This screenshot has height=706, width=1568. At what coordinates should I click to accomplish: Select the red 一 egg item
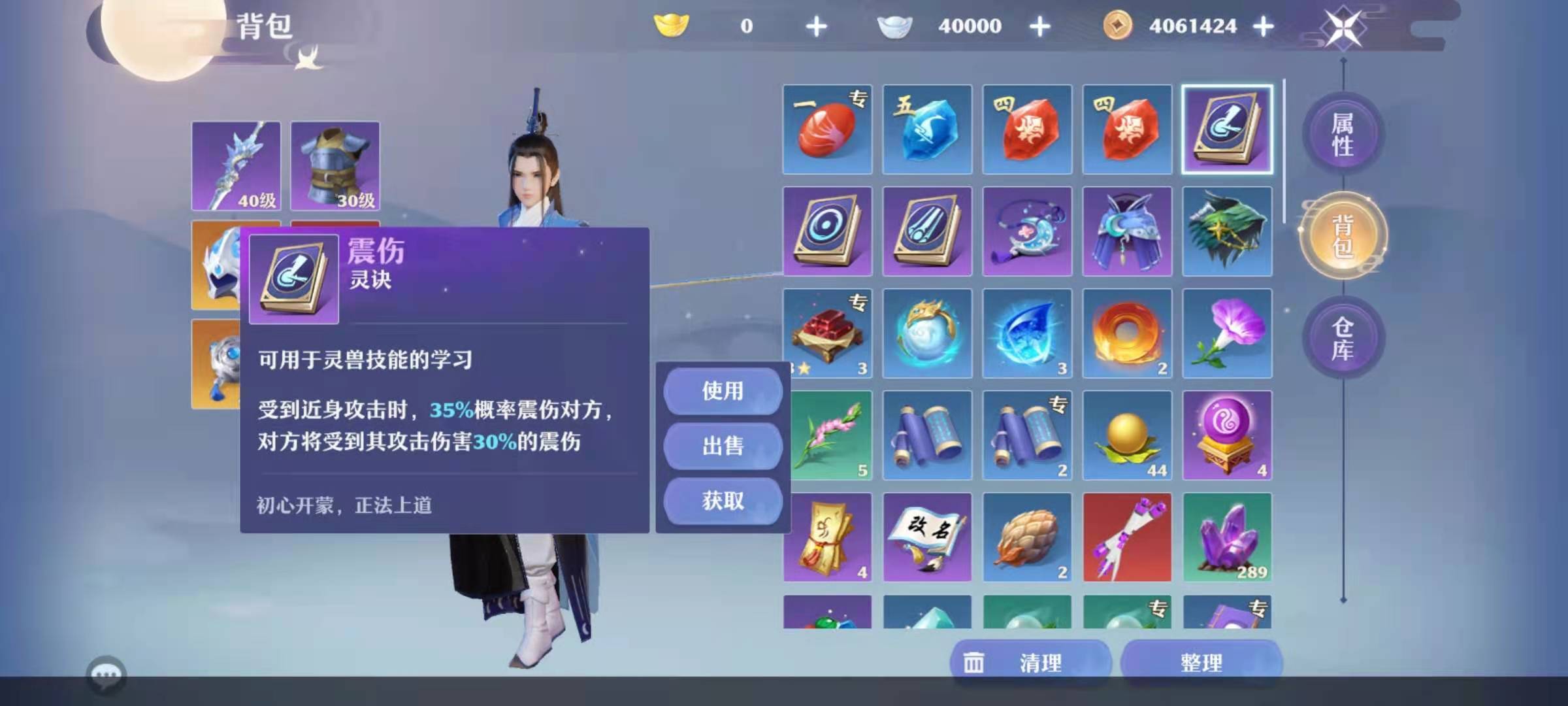coord(826,129)
